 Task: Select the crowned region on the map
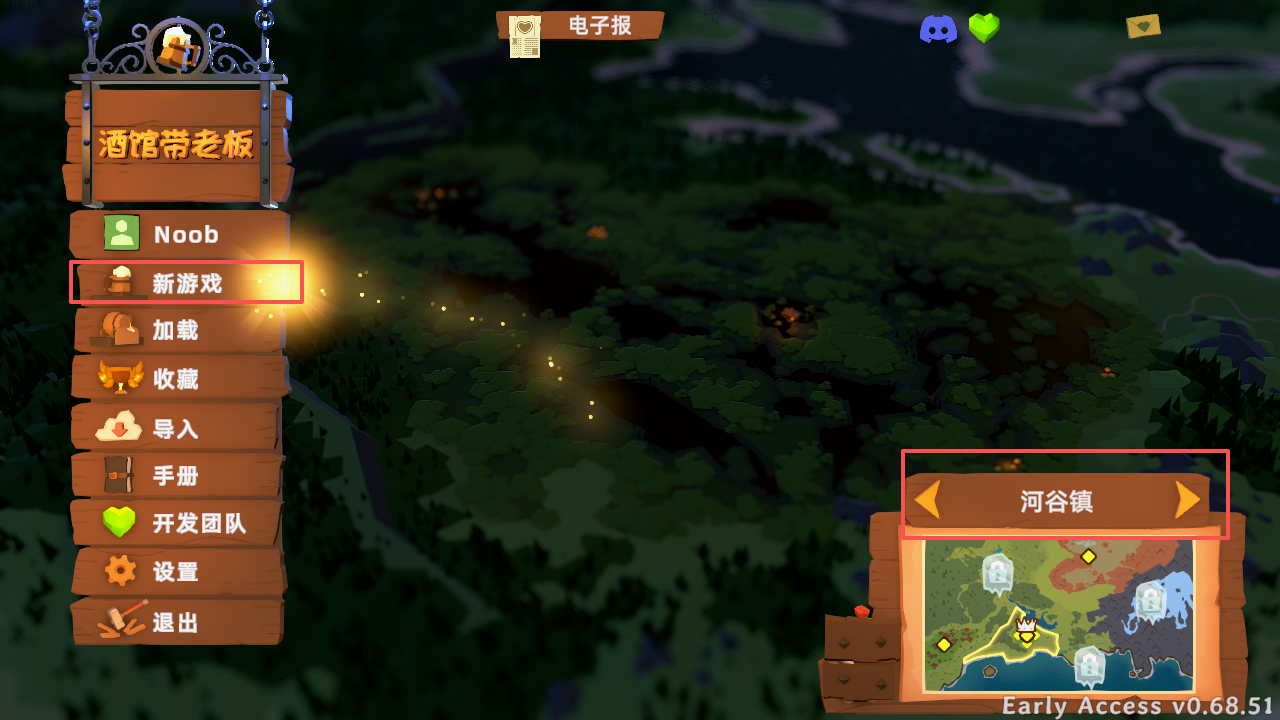click(x=1026, y=632)
